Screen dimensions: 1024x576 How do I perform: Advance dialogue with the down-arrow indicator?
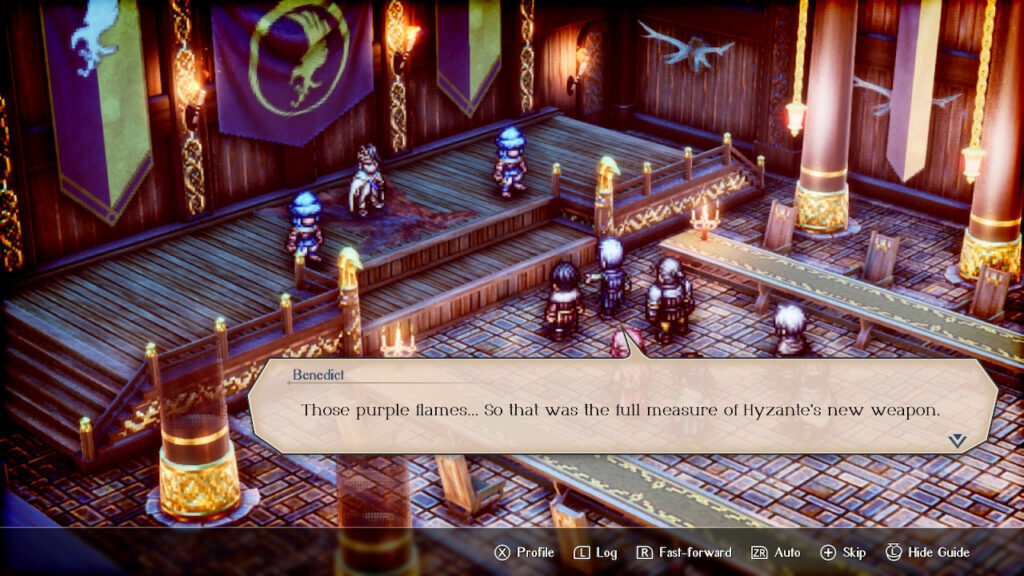point(956,439)
